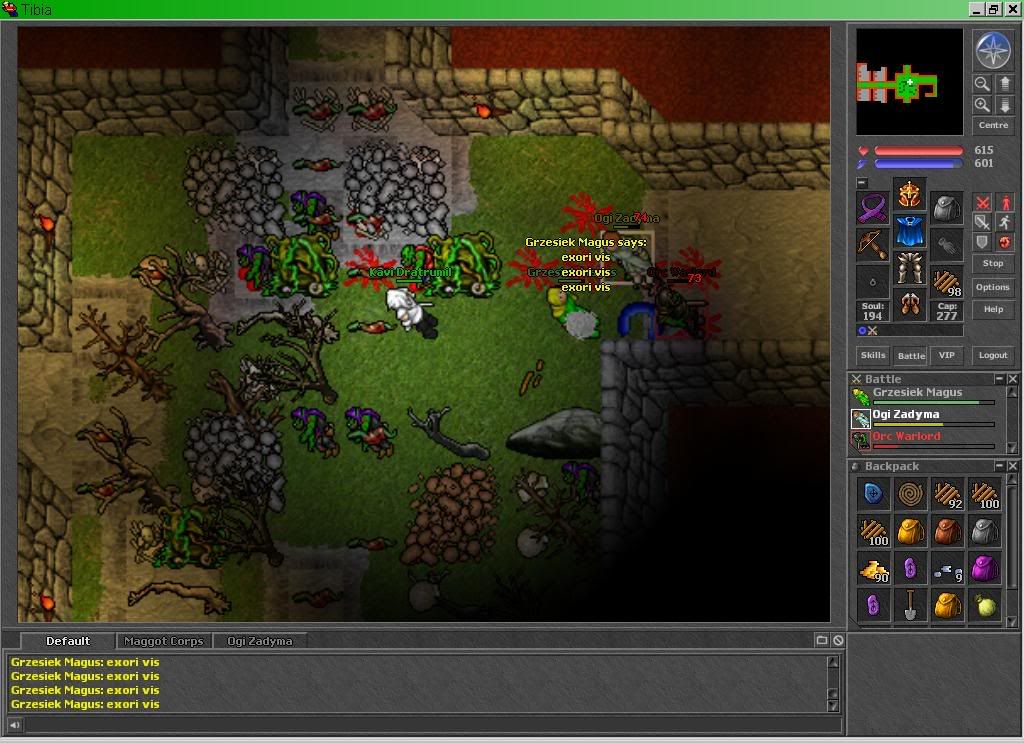Open the Help menu
The height and width of the screenshot is (743, 1024).
[993, 309]
